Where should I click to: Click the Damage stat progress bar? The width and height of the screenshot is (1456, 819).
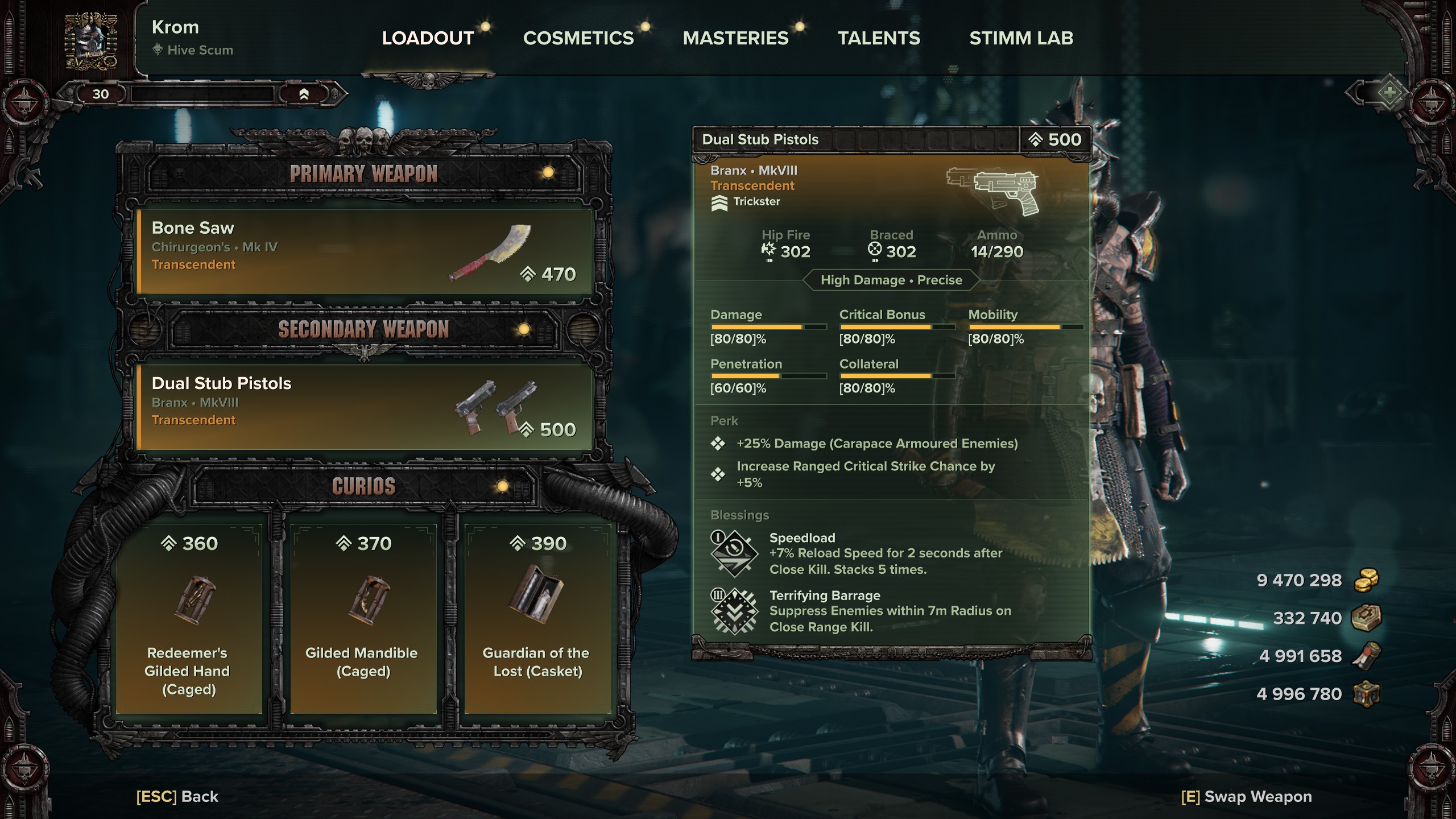click(768, 326)
